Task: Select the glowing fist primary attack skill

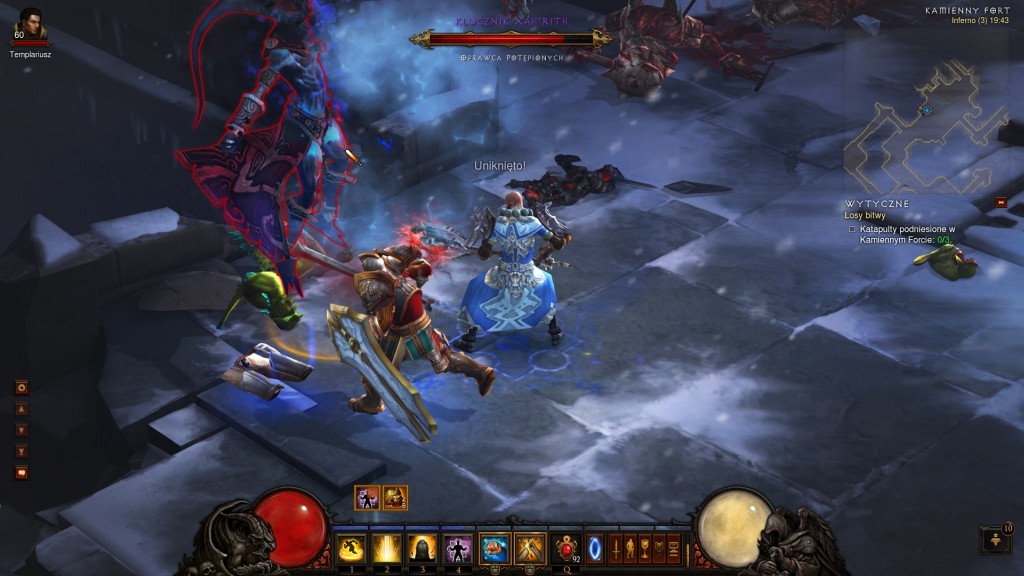Action: (x=493, y=549)
